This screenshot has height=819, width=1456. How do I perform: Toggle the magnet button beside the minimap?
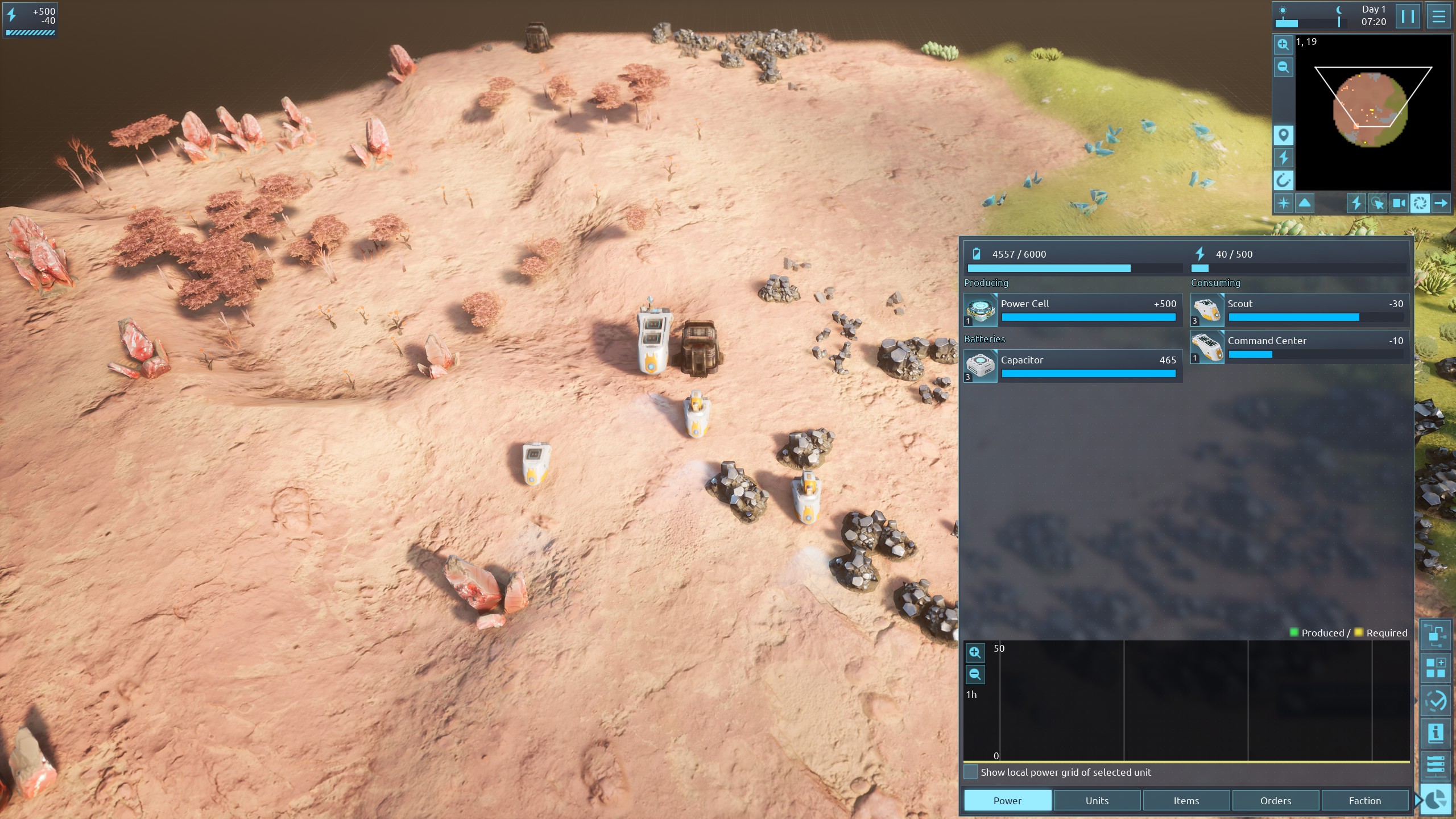click(1283, 180)
